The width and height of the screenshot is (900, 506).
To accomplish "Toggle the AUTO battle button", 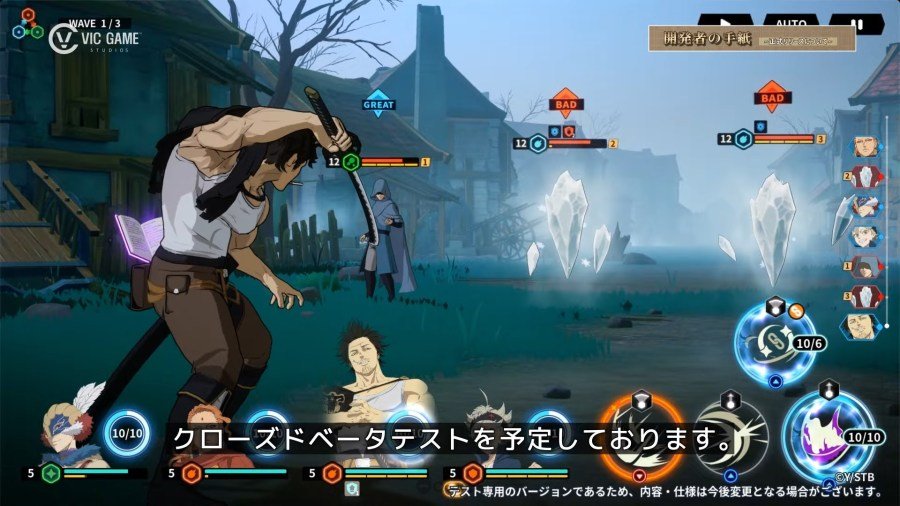I will tap(790, 20).
